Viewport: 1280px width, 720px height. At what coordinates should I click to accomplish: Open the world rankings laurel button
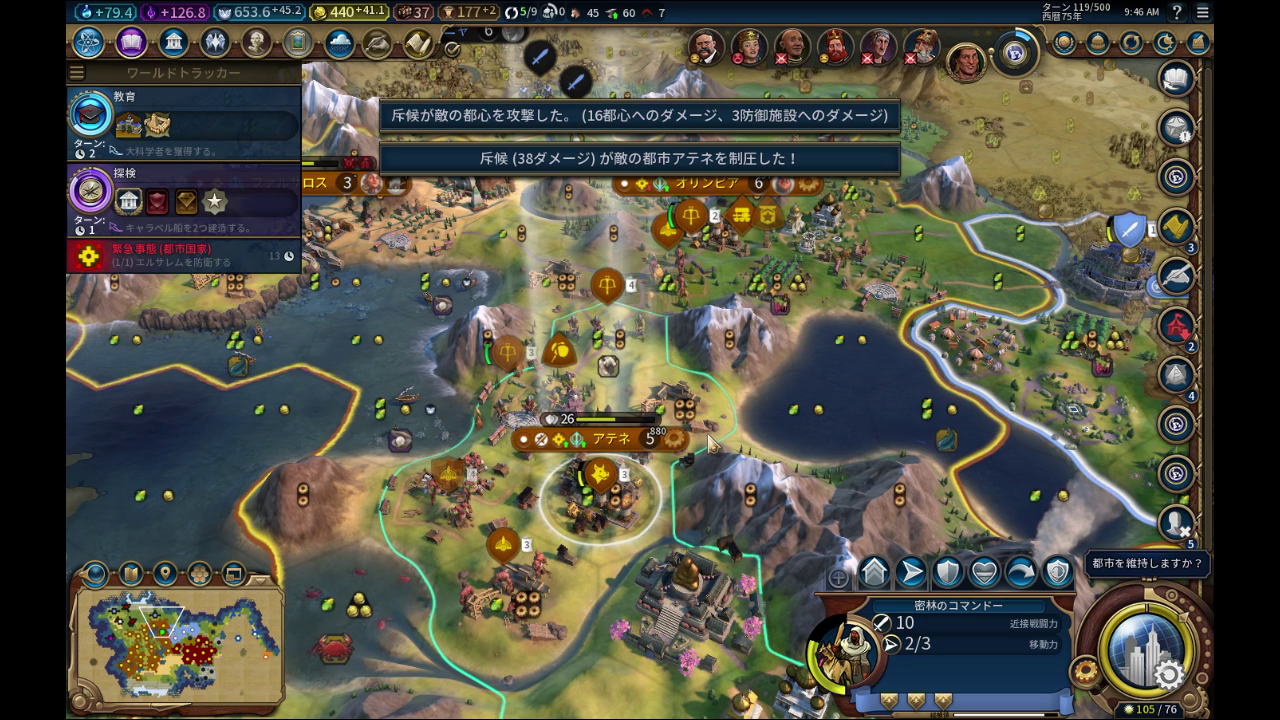click(1064, 43)
